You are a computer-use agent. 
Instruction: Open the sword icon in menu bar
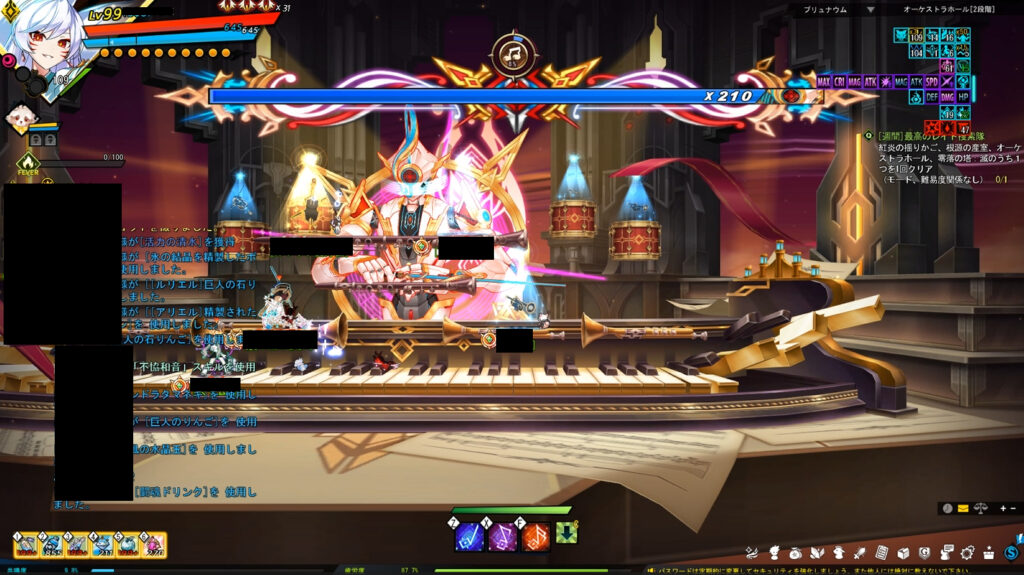coord(859,552)
